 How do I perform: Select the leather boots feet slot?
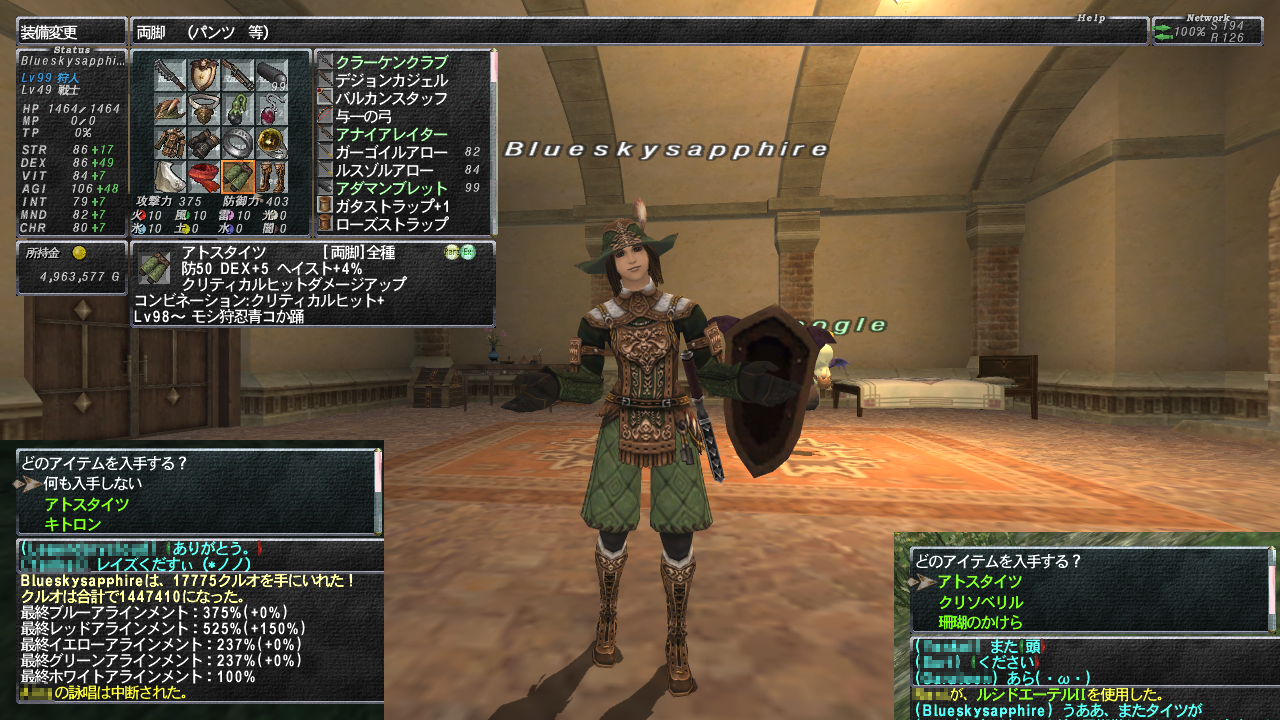(272, 177)
